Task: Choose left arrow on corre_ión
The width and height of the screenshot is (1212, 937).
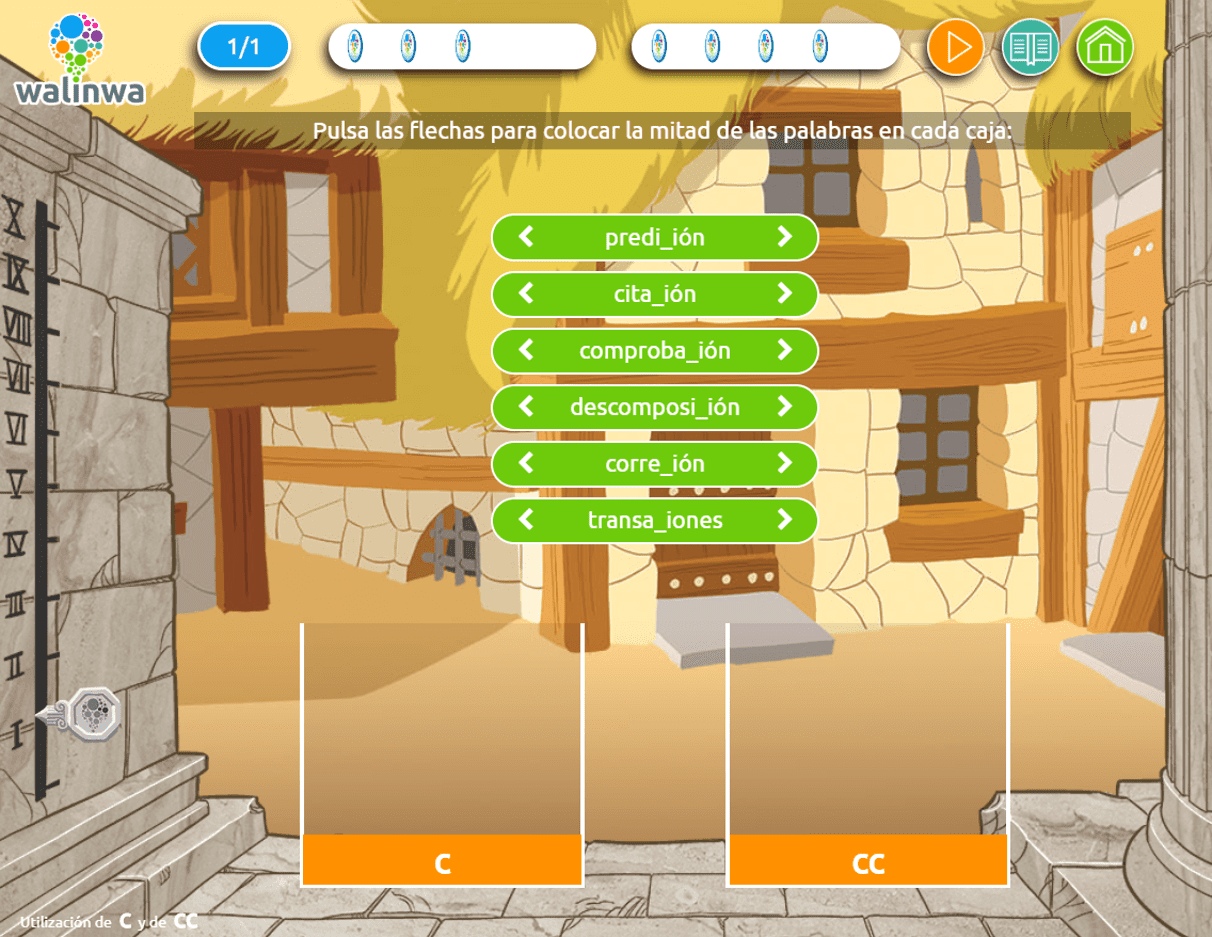Action: point(526,463)
